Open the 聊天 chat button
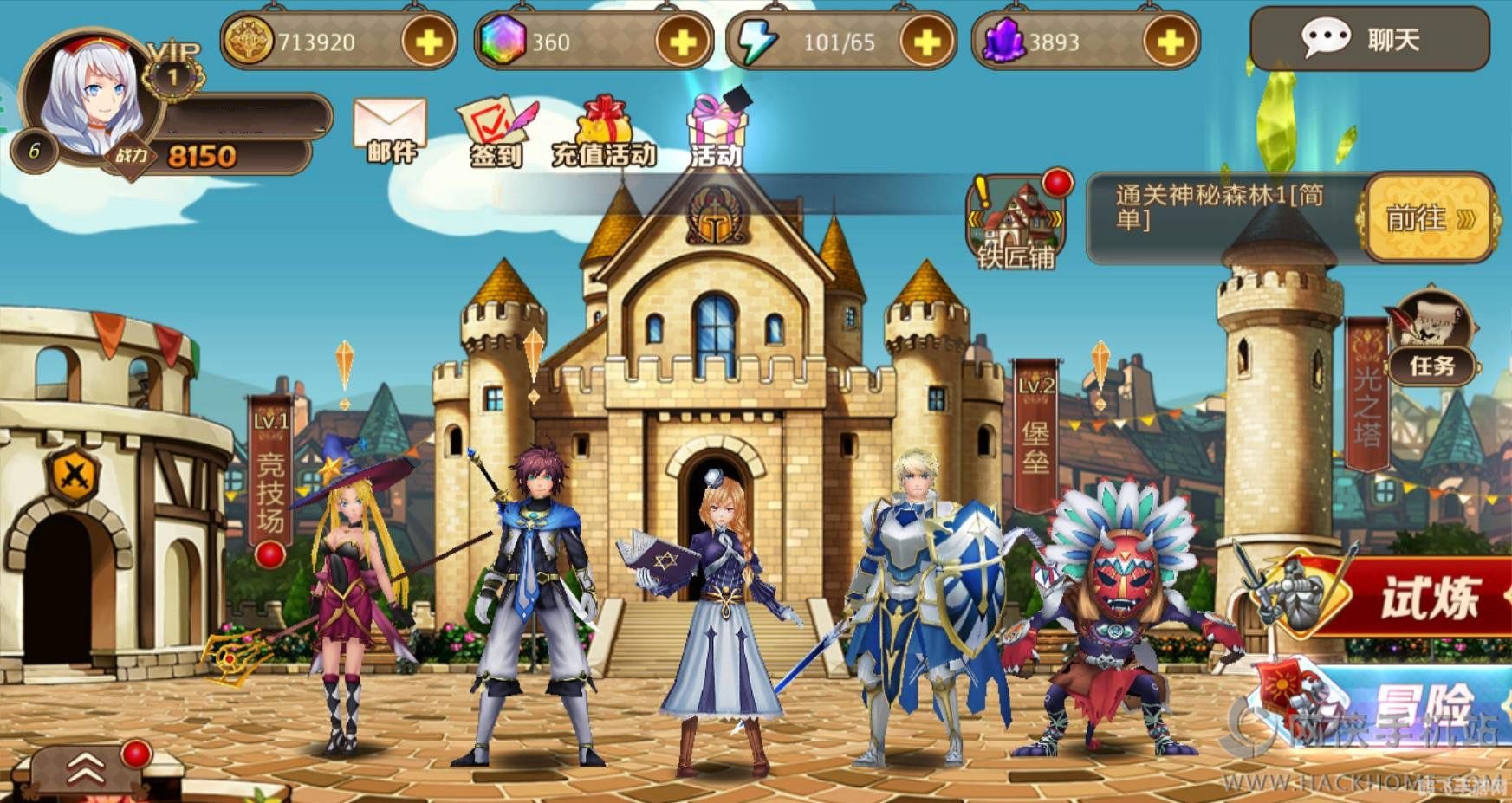The image size is (1512, 803). 1369,39
